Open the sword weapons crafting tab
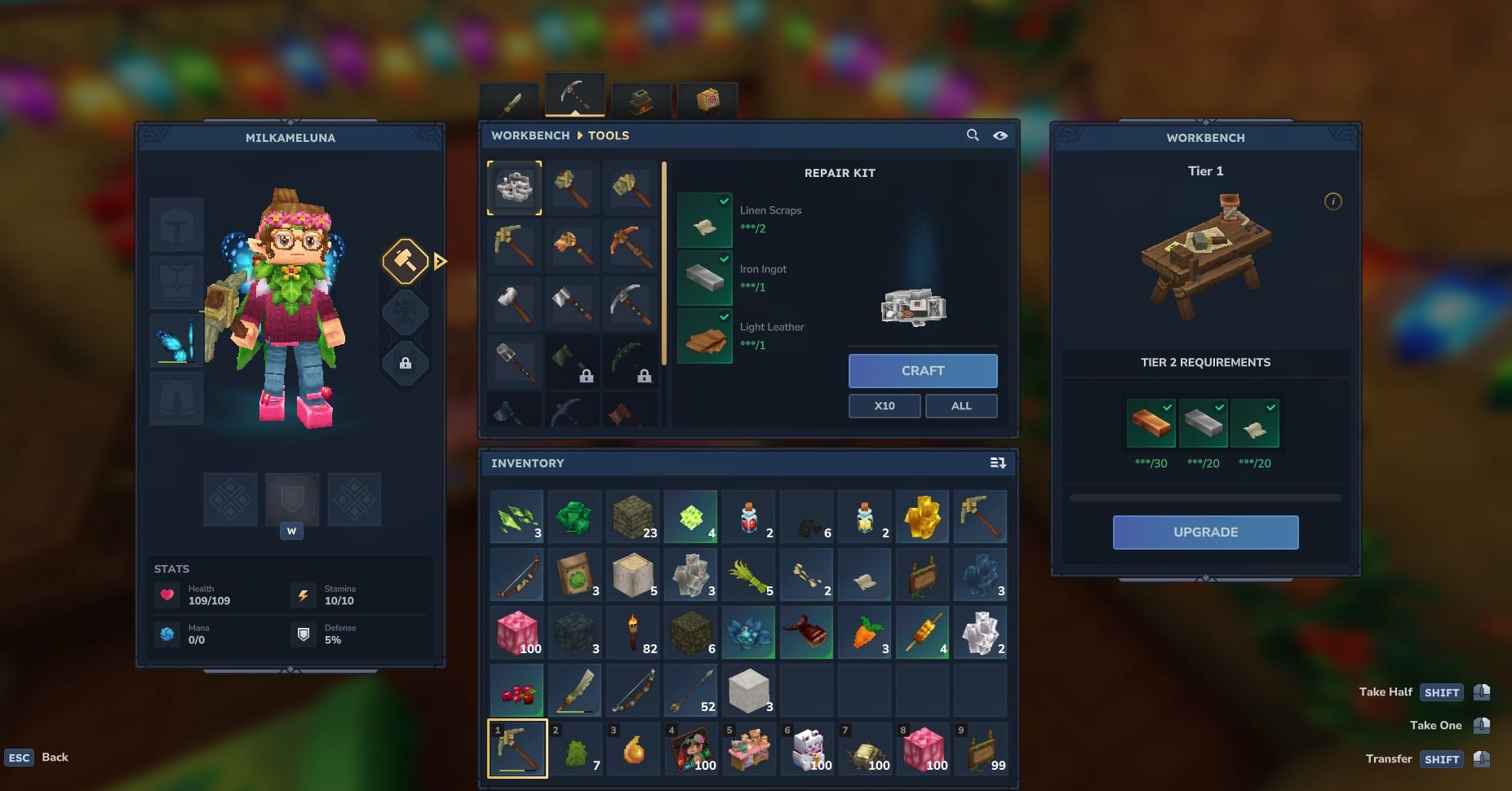1512x791 pixels. click(510, 102)
